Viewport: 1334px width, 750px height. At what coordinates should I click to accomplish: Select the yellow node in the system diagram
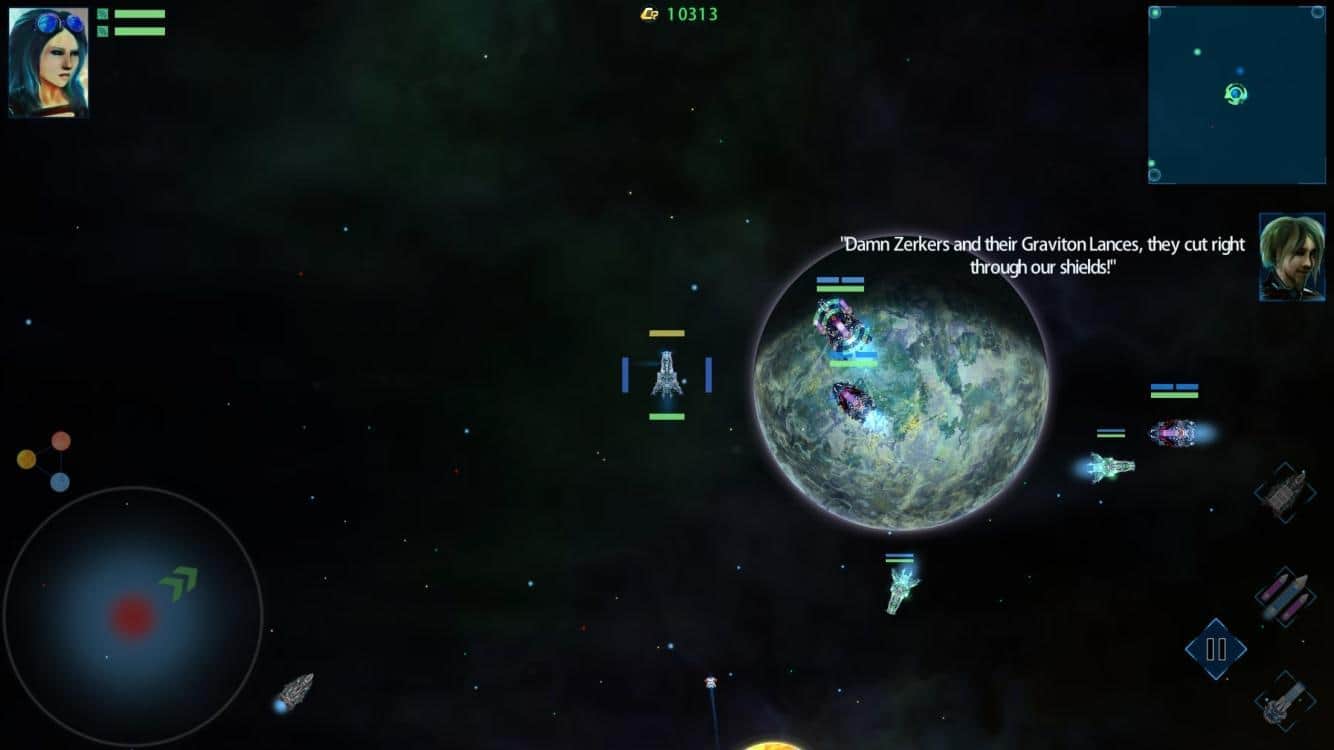25,461
